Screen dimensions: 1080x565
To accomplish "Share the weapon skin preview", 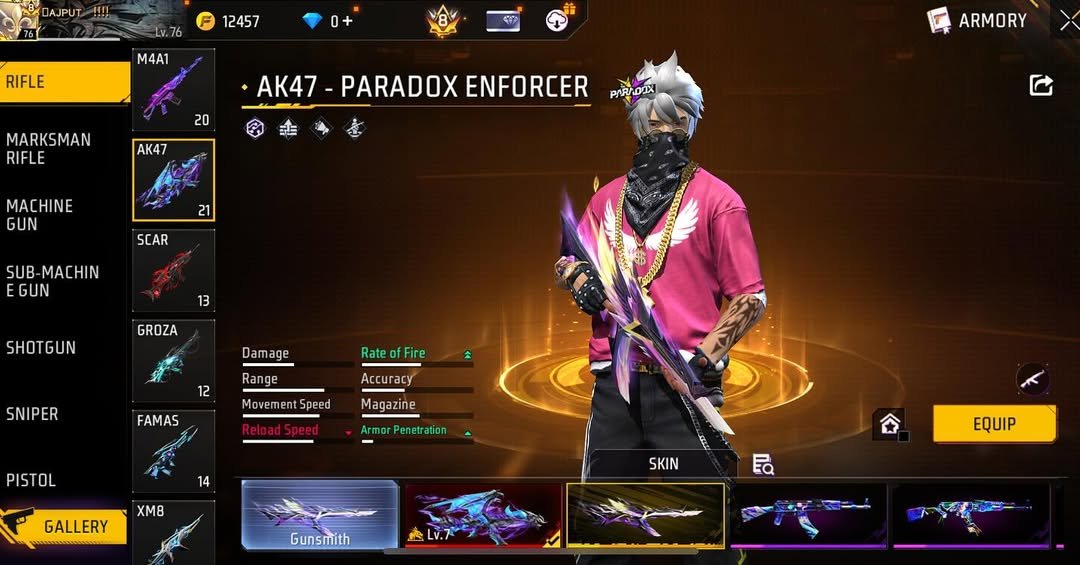I will click(x=1041, y=86).
